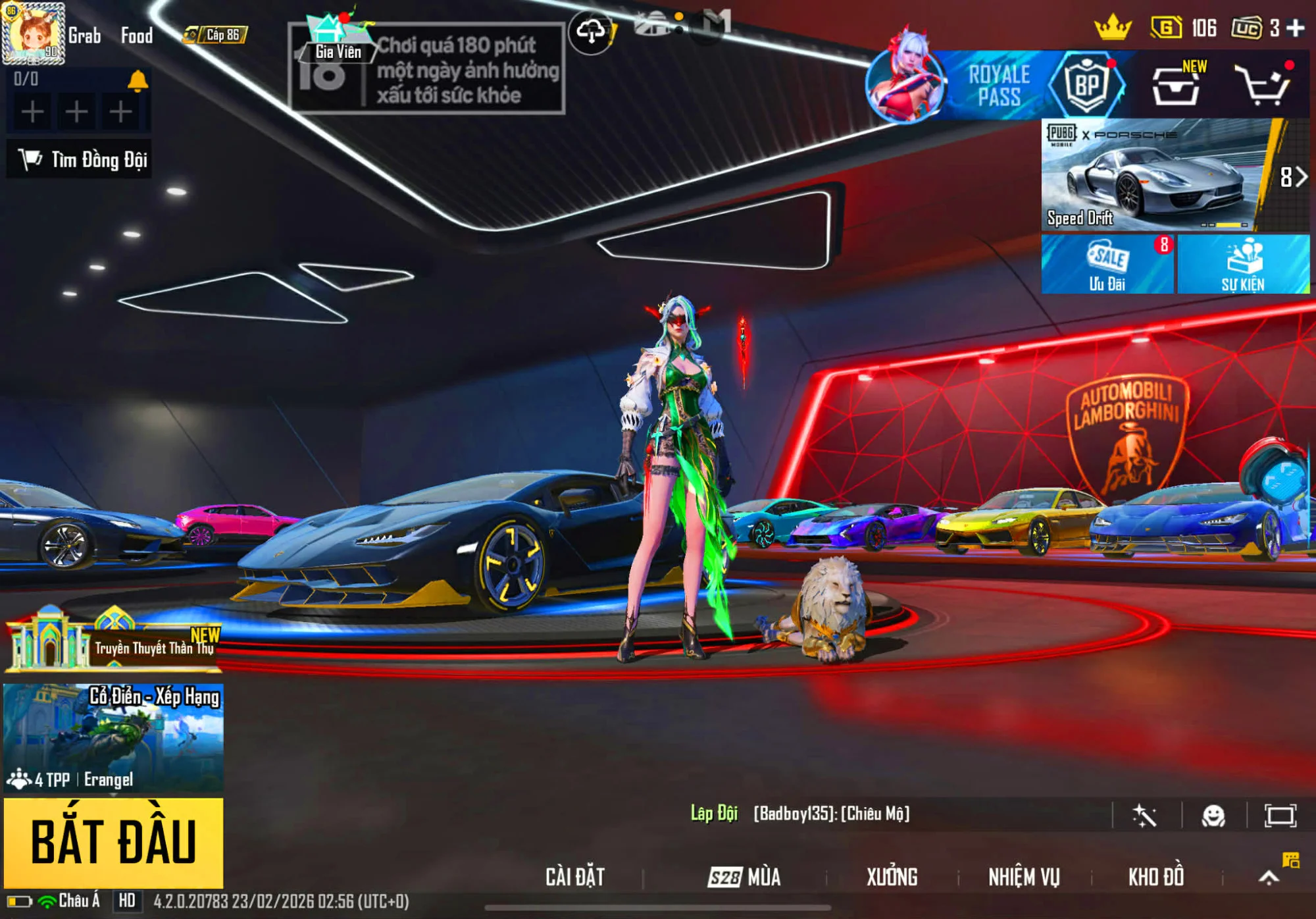Open the shopping cart store
1316x919 pixels.
coord(1263,86)
